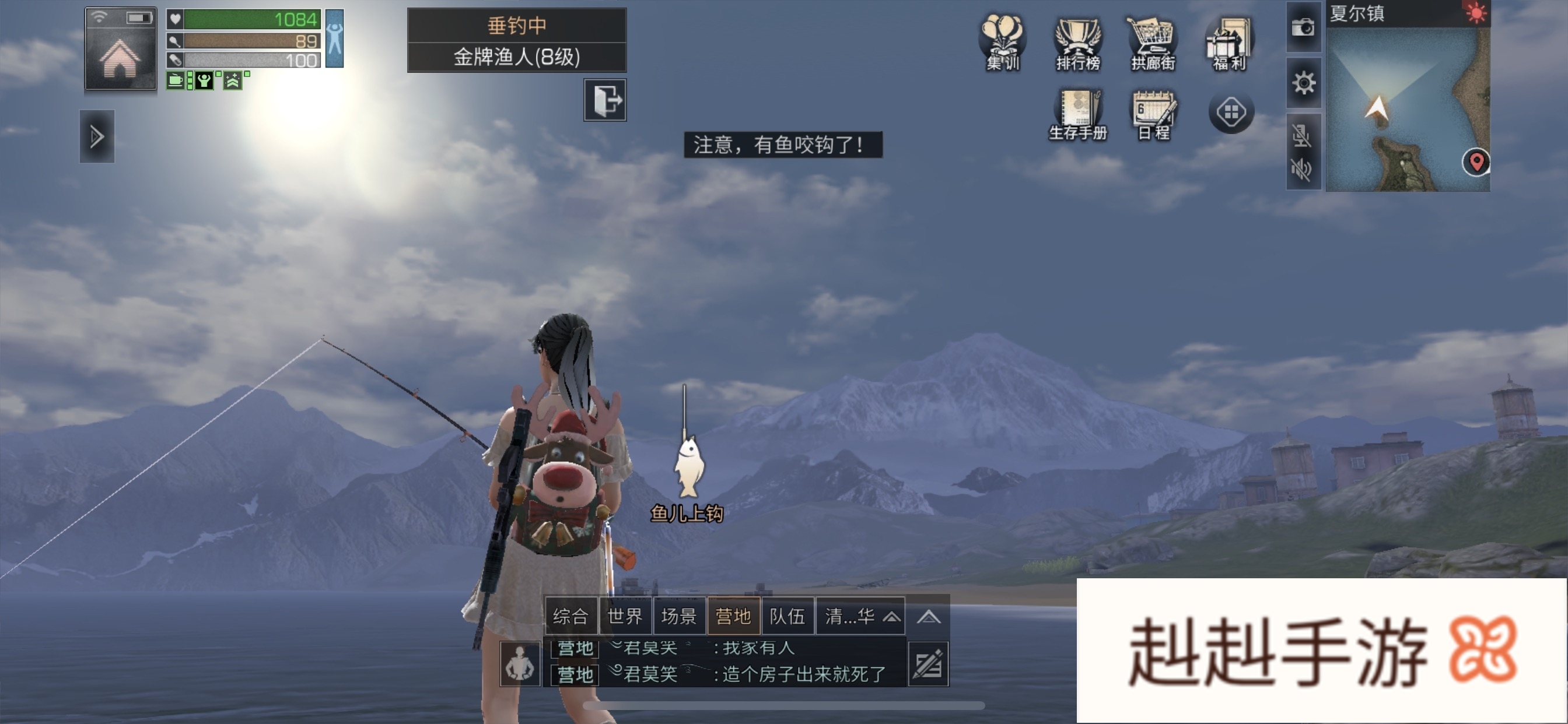Open the 排行榜 leaderboard

(1077, 44)
